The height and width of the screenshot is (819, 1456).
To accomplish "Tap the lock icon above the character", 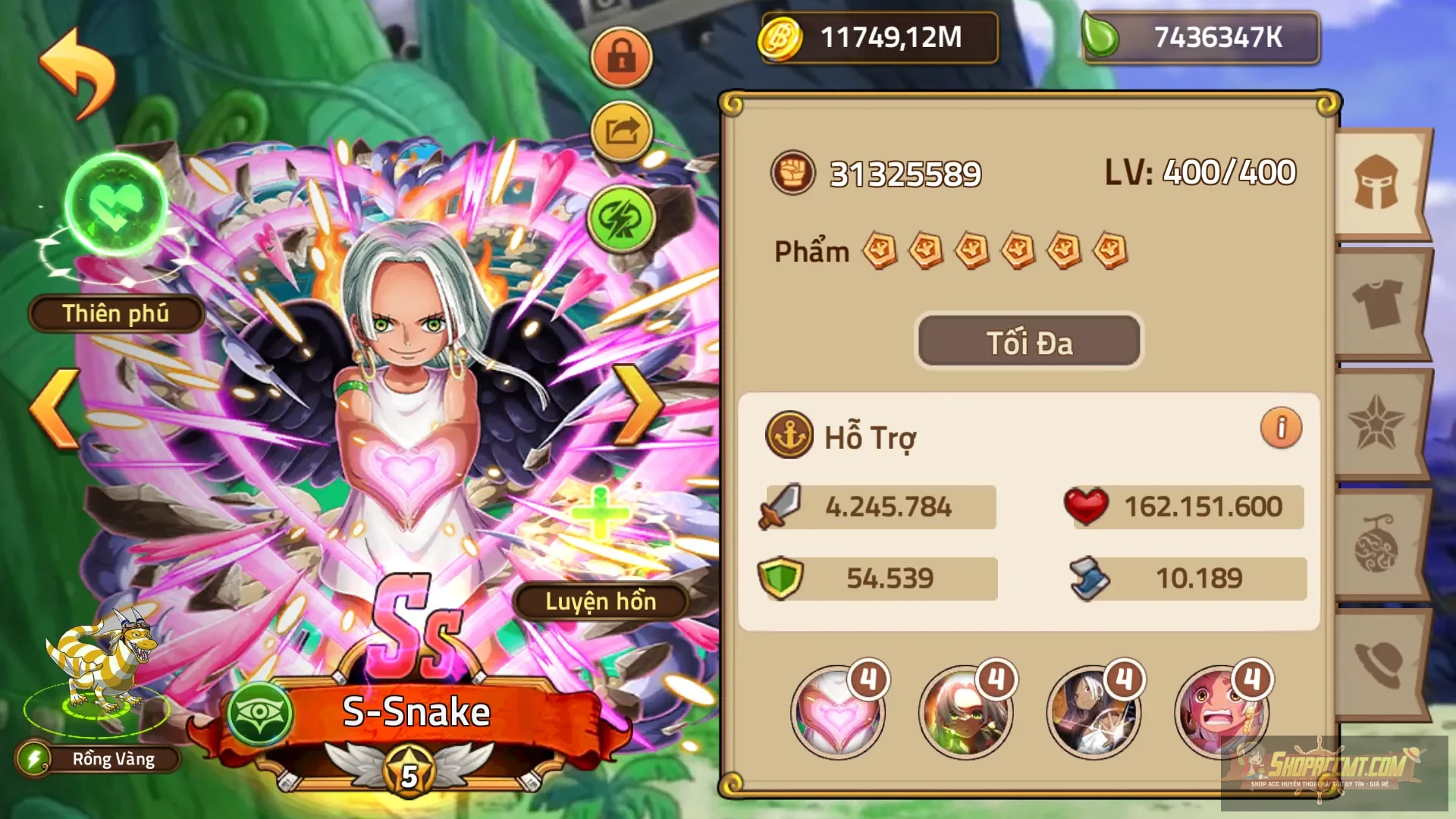I will (622, 57).
